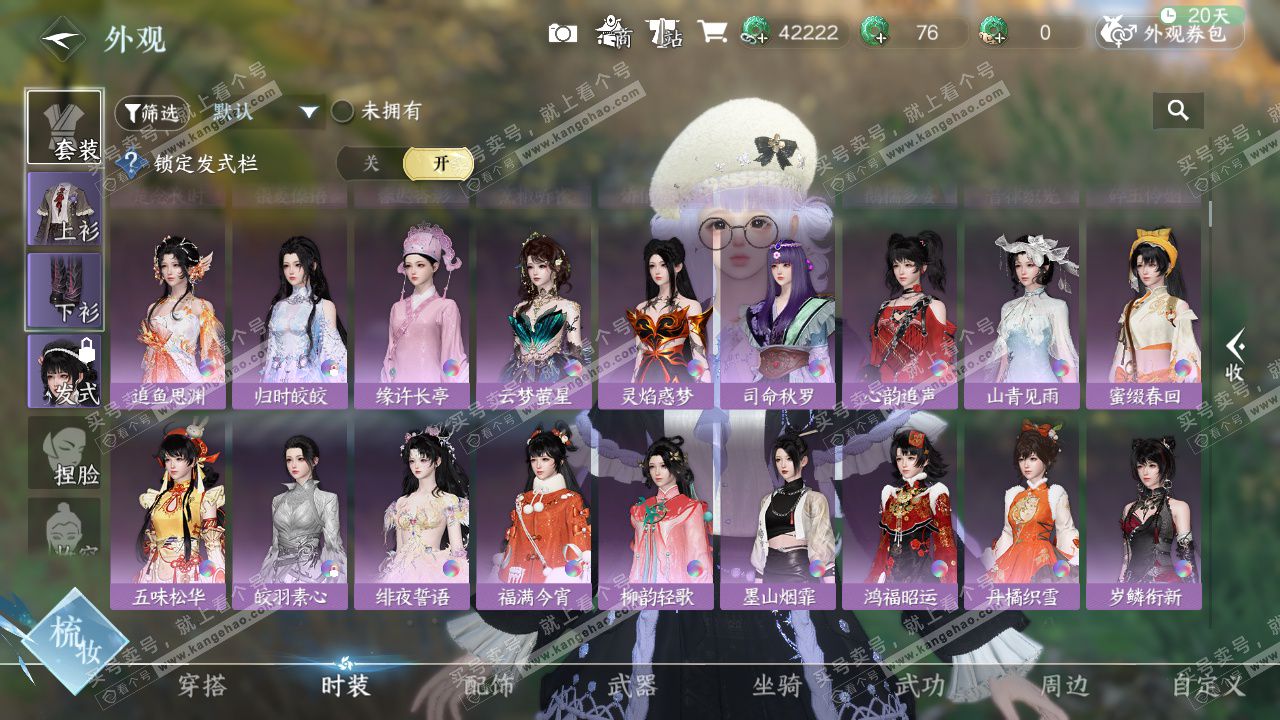
Task: Switch to the 武器 weapon tab
Action: coord(633,686)
